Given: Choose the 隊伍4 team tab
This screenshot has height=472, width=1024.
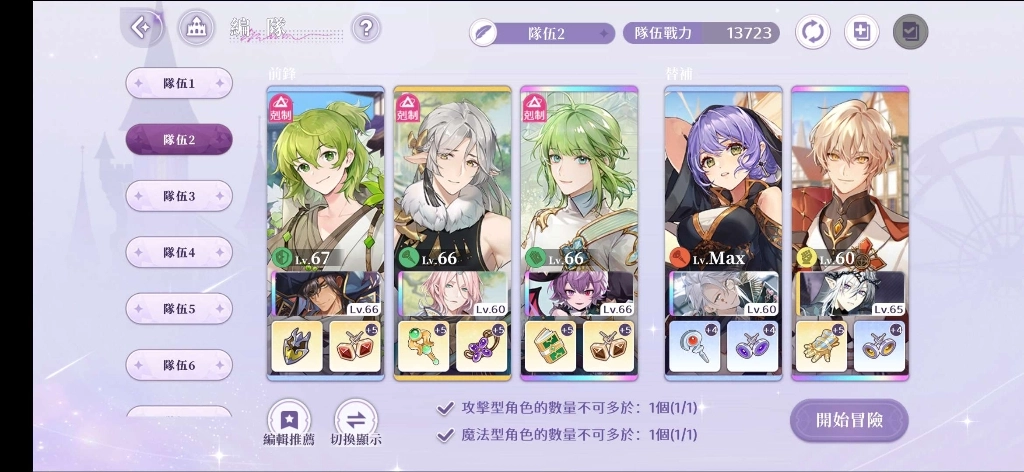Looking at the screenshot, I should click(x=179, y=252).
